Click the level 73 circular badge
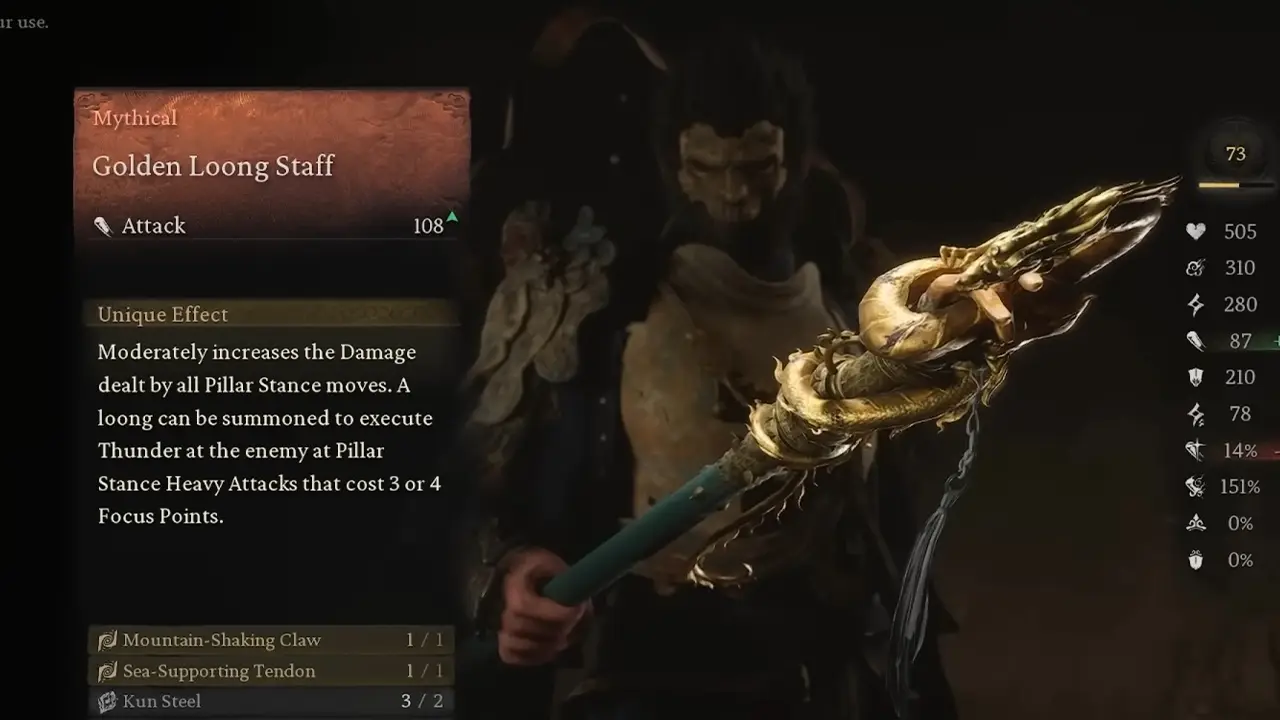1280x720 pixels. (1234, 154)
